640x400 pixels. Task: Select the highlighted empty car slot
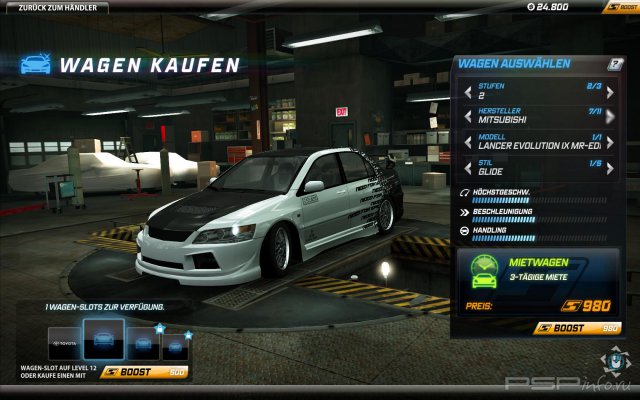pos(103,340)
